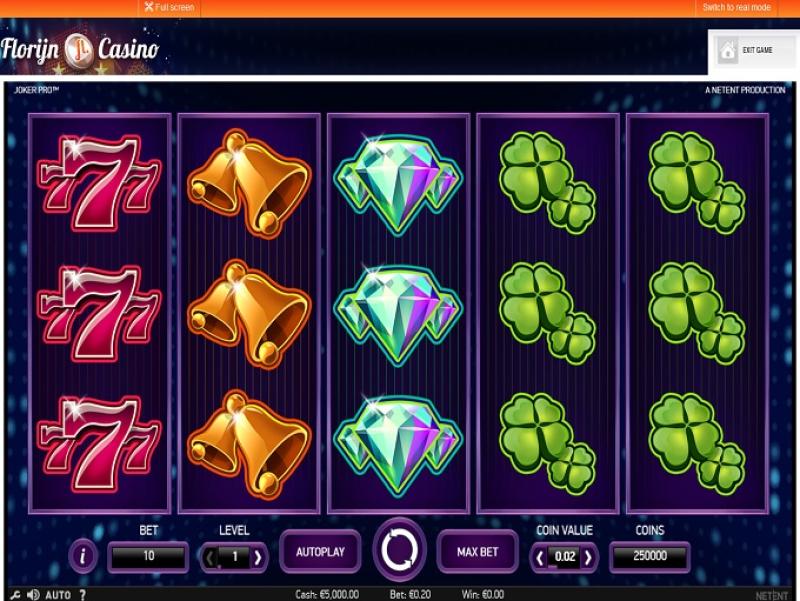Go to Florijn Casino logo home
This screenshot has height=601, width=800.
pos(80,47)
